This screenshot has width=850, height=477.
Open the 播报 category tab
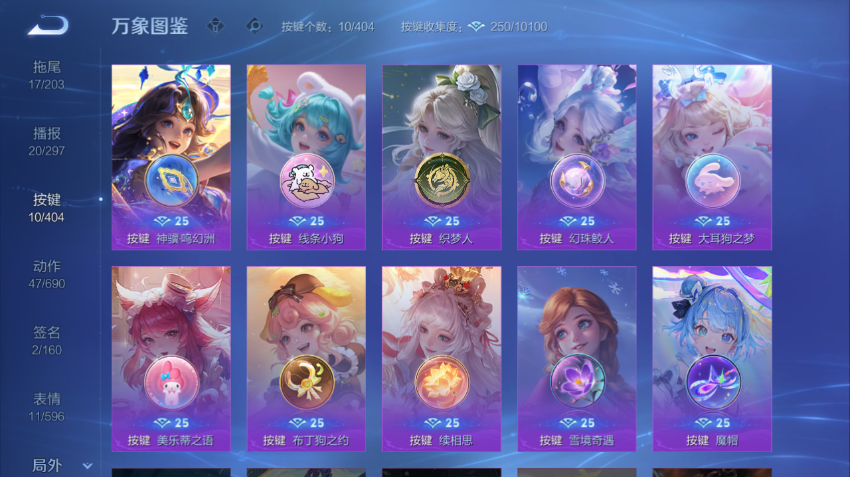(47, 140)
